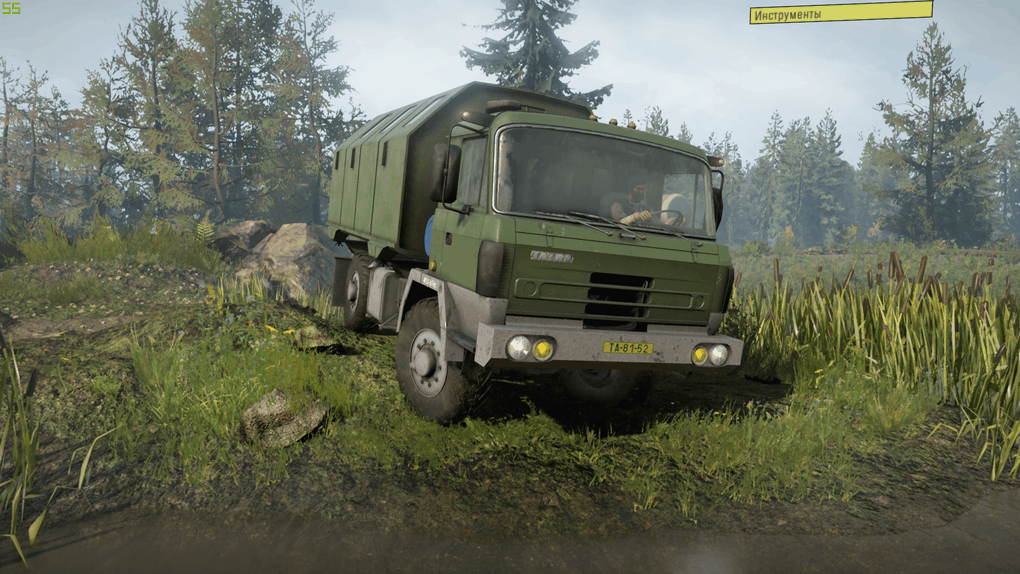Open the yellow Инструменты panel
Image resolution: width=1020 pixels, height=574 pixels.
click(x=840, y=13)
